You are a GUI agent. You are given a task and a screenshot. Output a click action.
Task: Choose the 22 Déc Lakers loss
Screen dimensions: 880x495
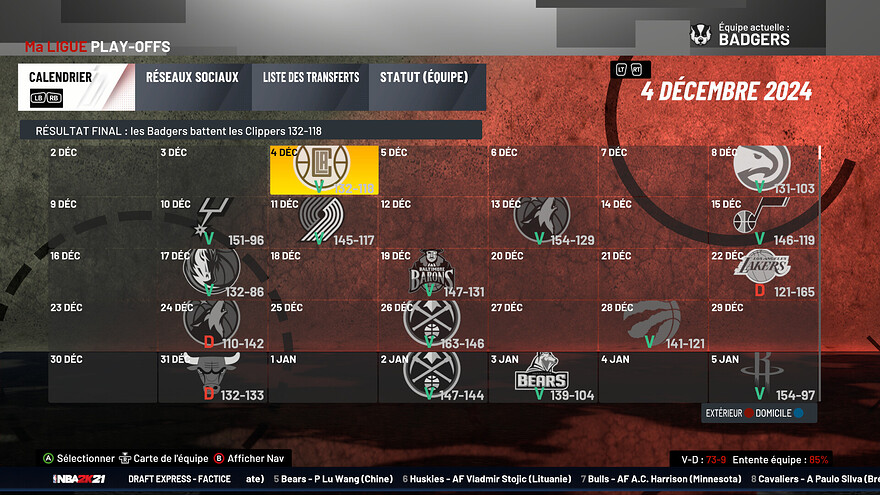(762, 273)
